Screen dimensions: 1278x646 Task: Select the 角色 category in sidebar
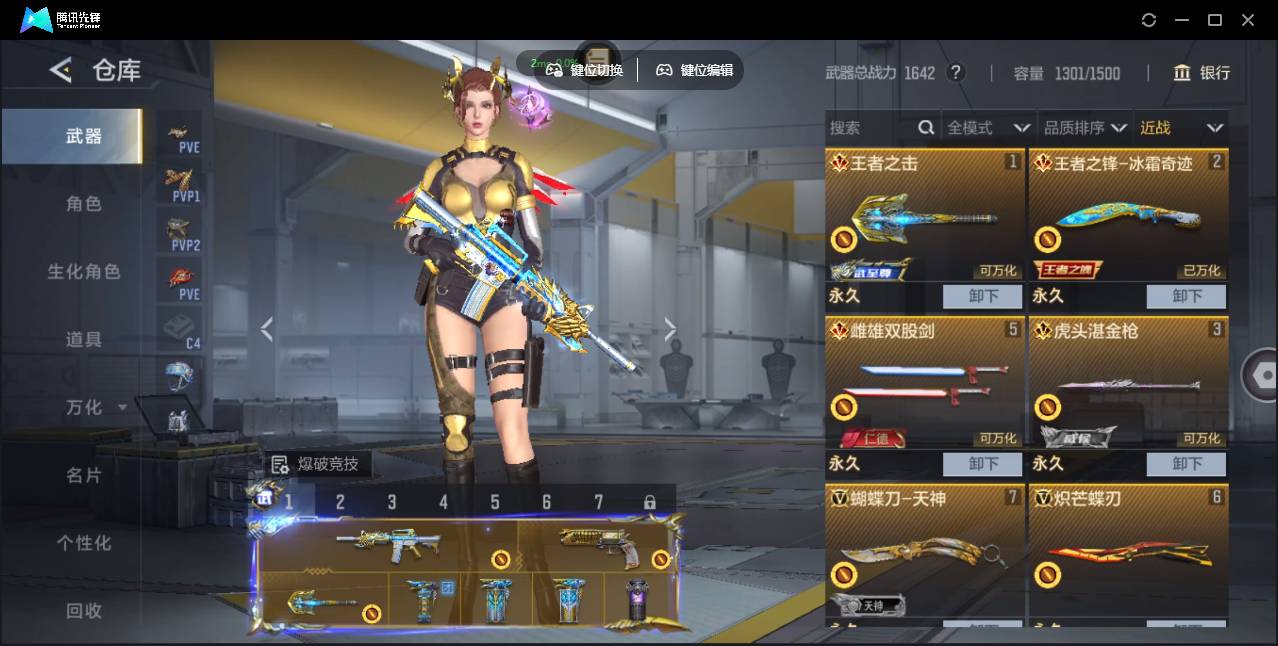[84, 204]
